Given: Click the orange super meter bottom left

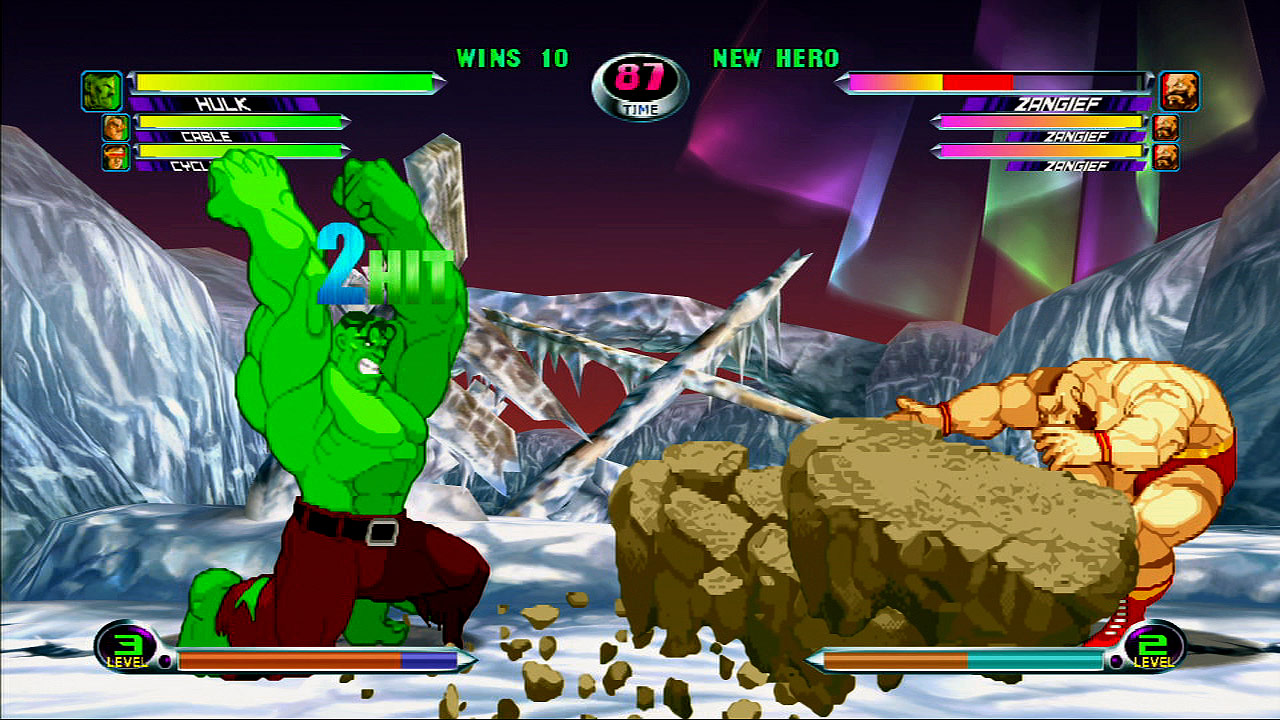Looking at the screenshot, I should click(x=290, y=659).
